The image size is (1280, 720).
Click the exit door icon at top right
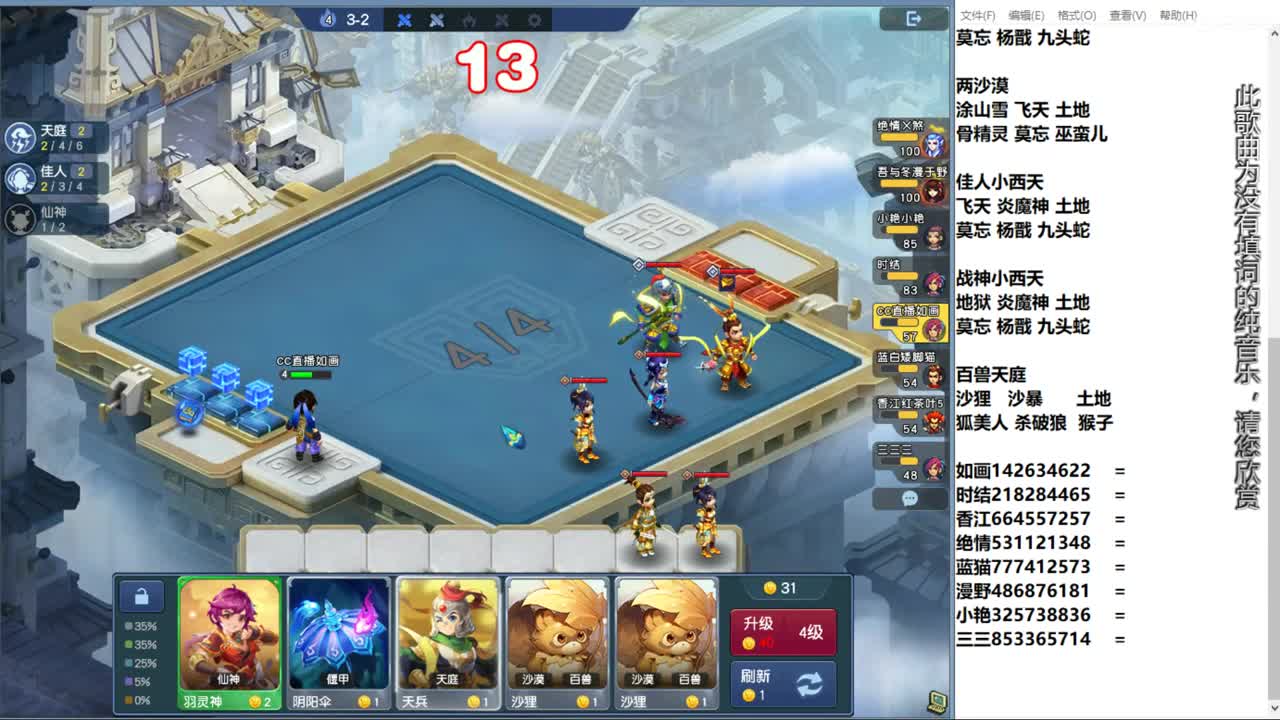click(x=912, y=19)
